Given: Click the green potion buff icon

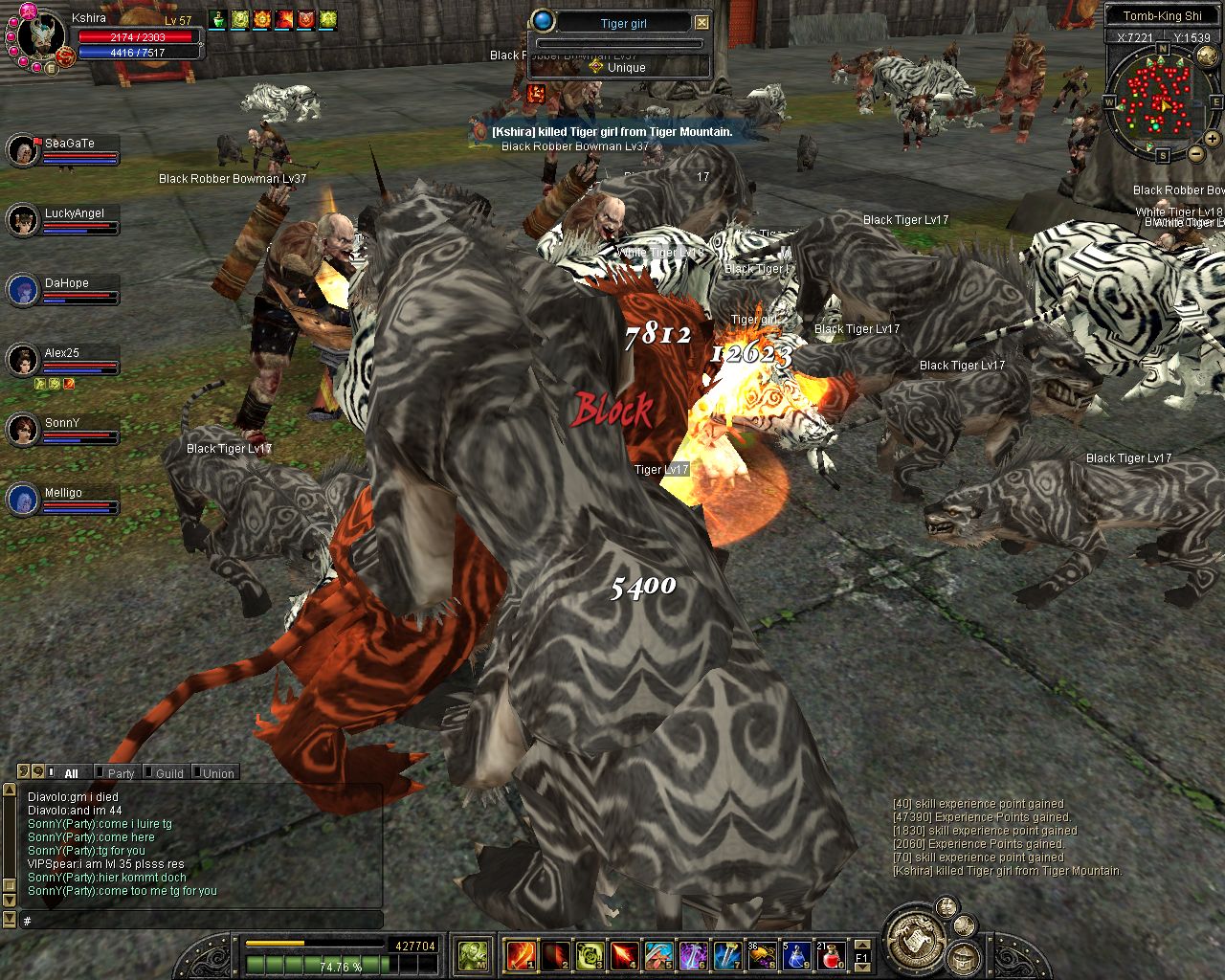Looking at the screenshot, I should point(217,19).
